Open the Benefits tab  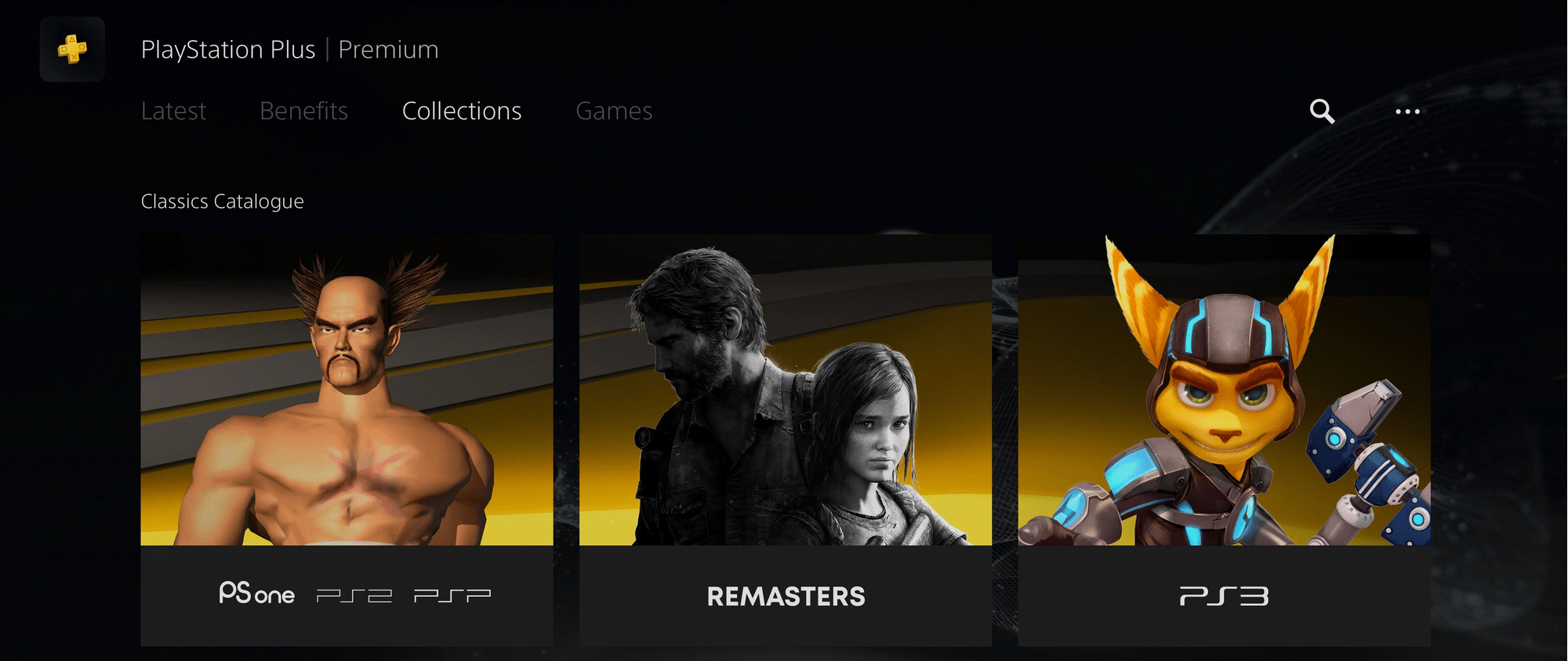pos(304,111)
